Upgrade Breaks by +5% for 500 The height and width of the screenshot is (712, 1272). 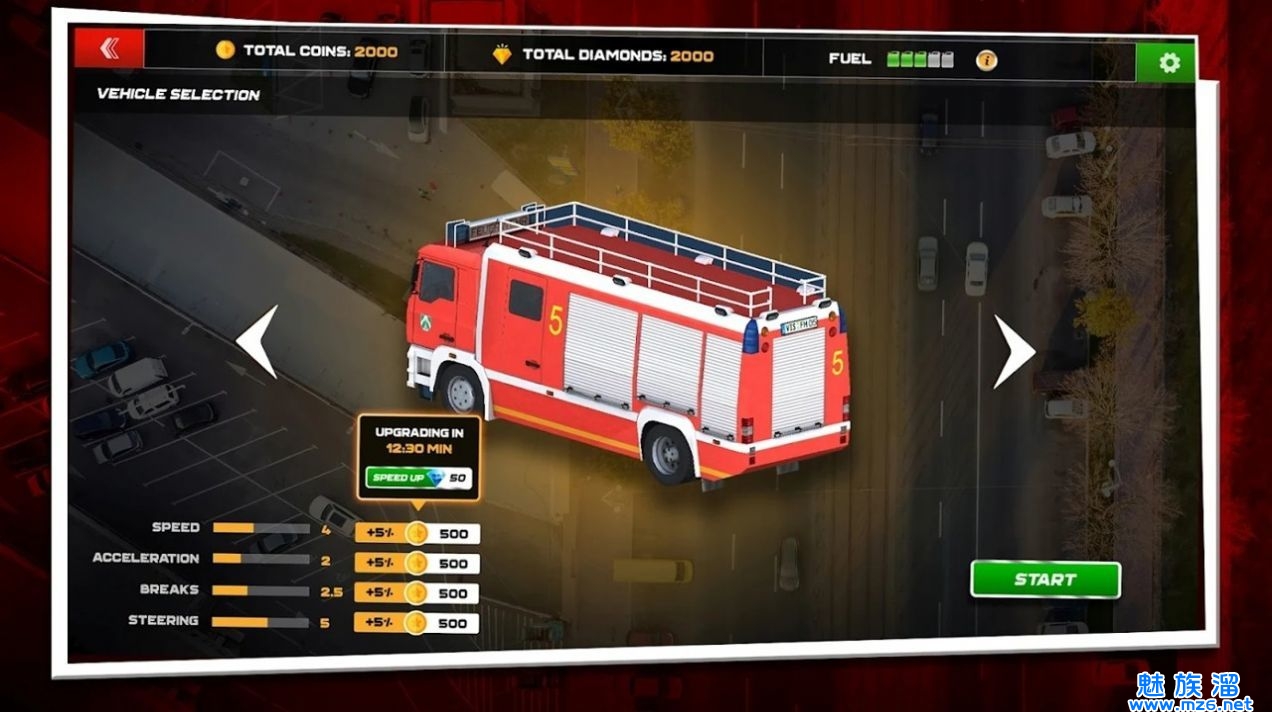tap(417, 593)
